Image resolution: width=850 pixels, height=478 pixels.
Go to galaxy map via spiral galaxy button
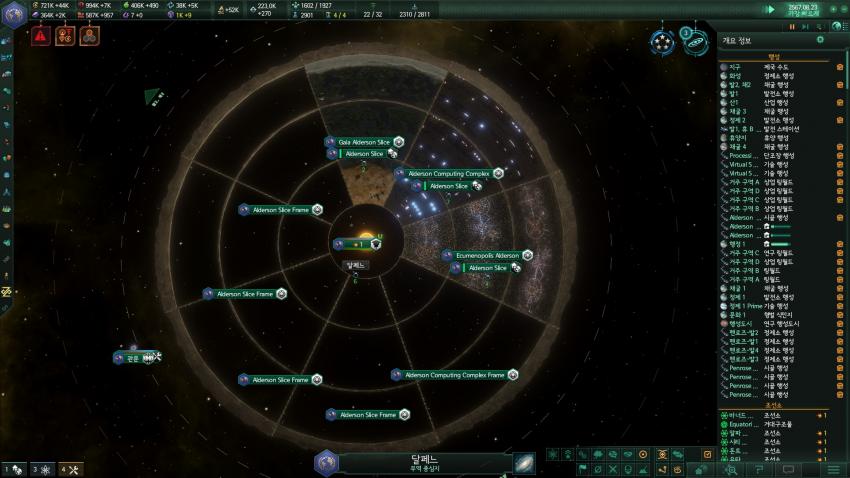point(524,462)
